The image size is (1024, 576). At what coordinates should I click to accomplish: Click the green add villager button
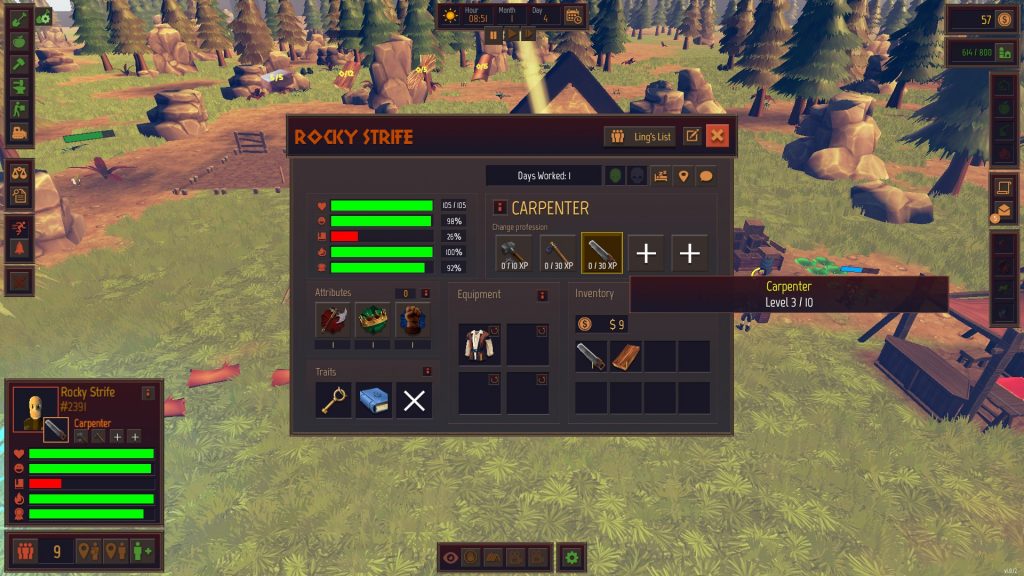[143, 550]
